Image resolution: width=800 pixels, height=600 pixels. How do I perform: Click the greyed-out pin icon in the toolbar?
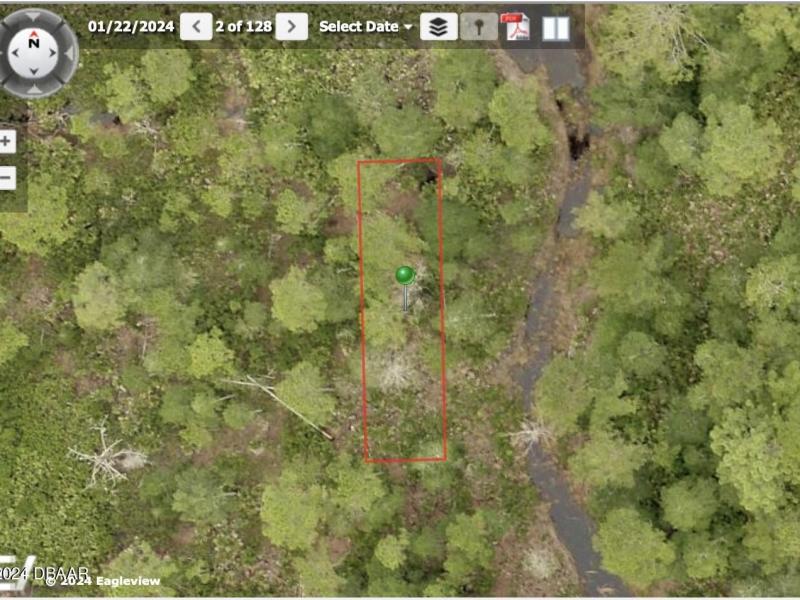click(x=479, y=27)
